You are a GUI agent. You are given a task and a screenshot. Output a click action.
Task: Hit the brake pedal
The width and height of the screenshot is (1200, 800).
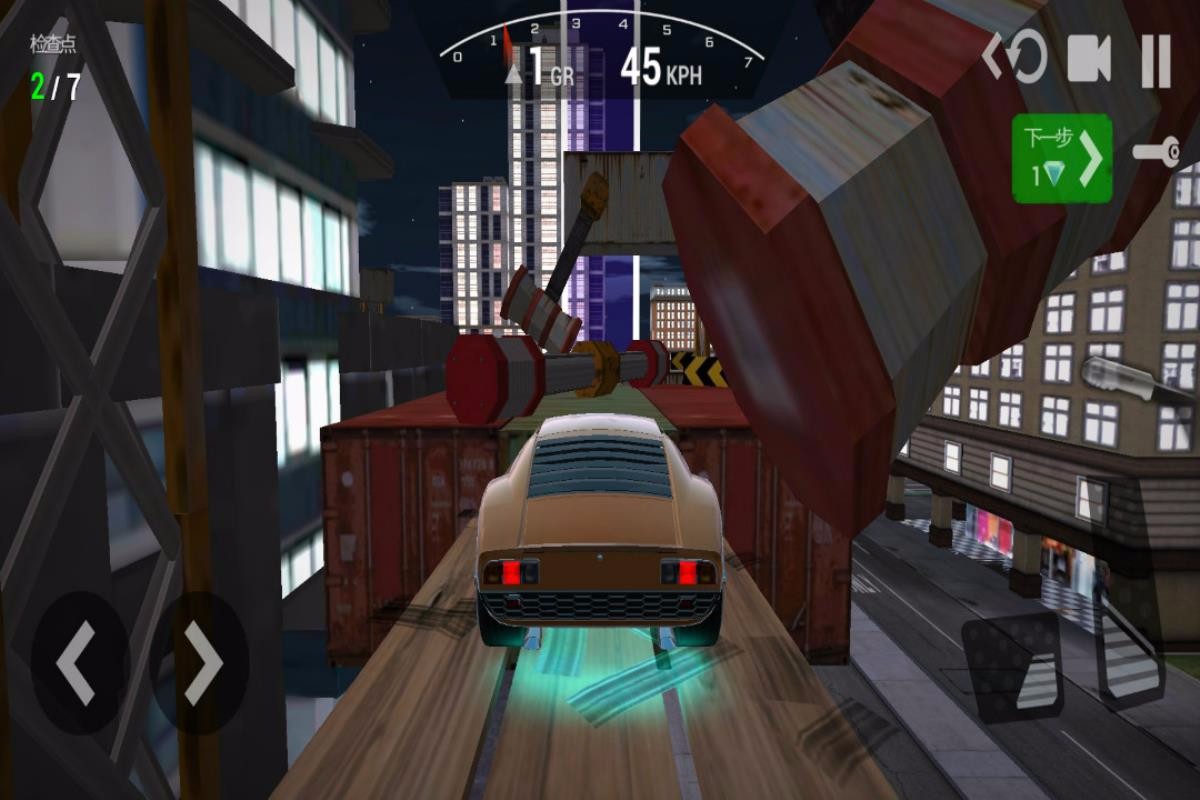click(1012, 666)
